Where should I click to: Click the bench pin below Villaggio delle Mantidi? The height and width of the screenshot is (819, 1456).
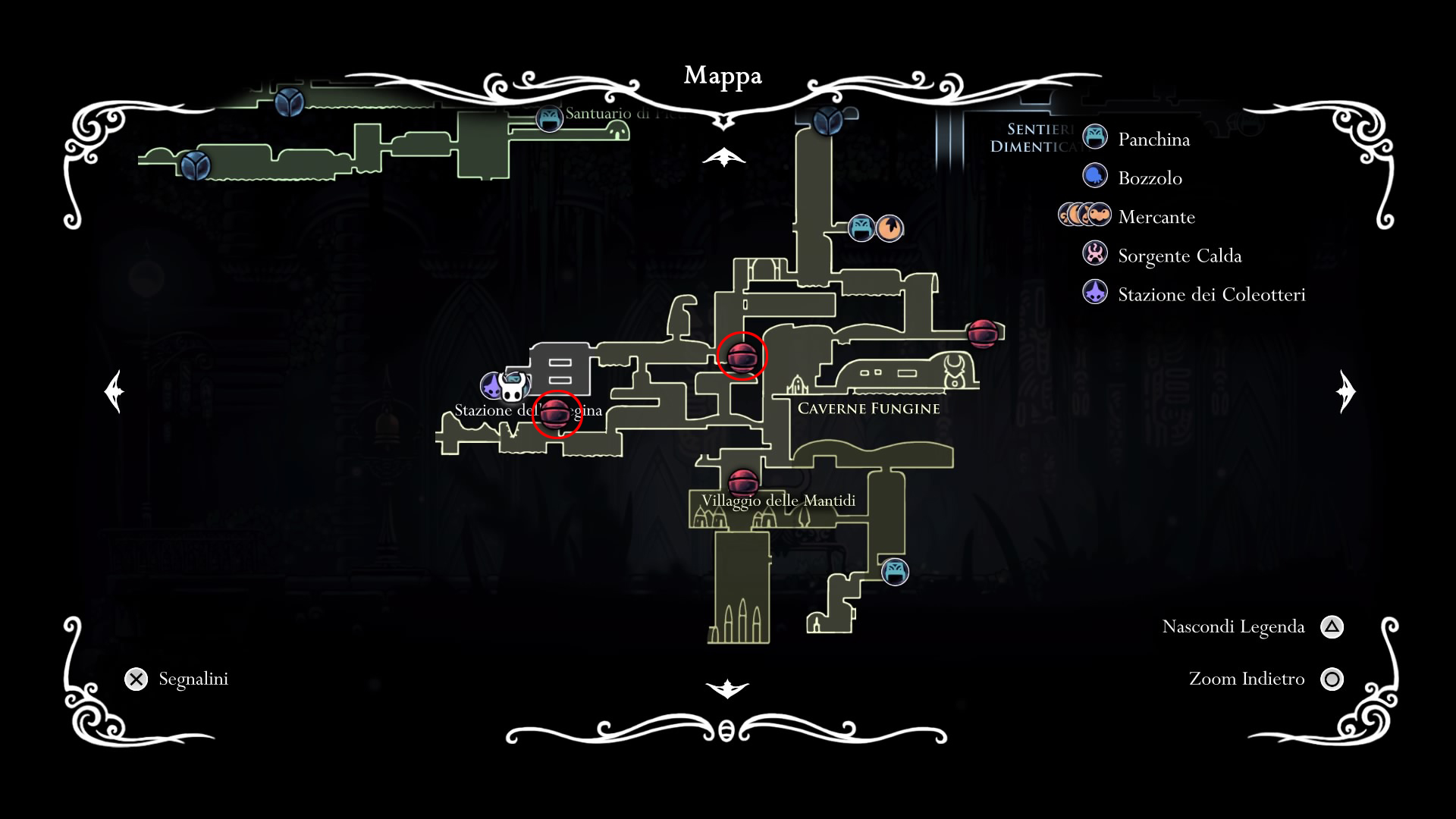pyautogui.click(x=895, y=571)
